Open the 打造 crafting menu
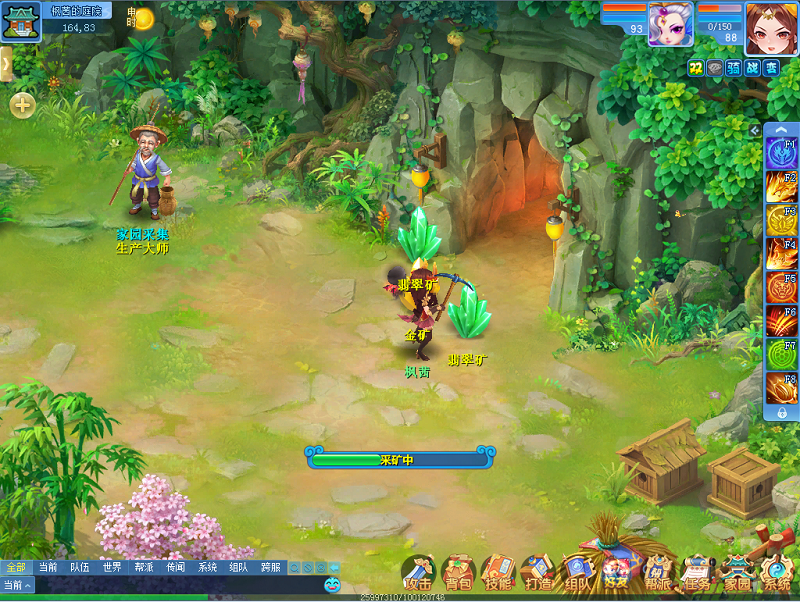Image resolution: width=800 pixels, height=602 pixels. [x=538, y=573]
